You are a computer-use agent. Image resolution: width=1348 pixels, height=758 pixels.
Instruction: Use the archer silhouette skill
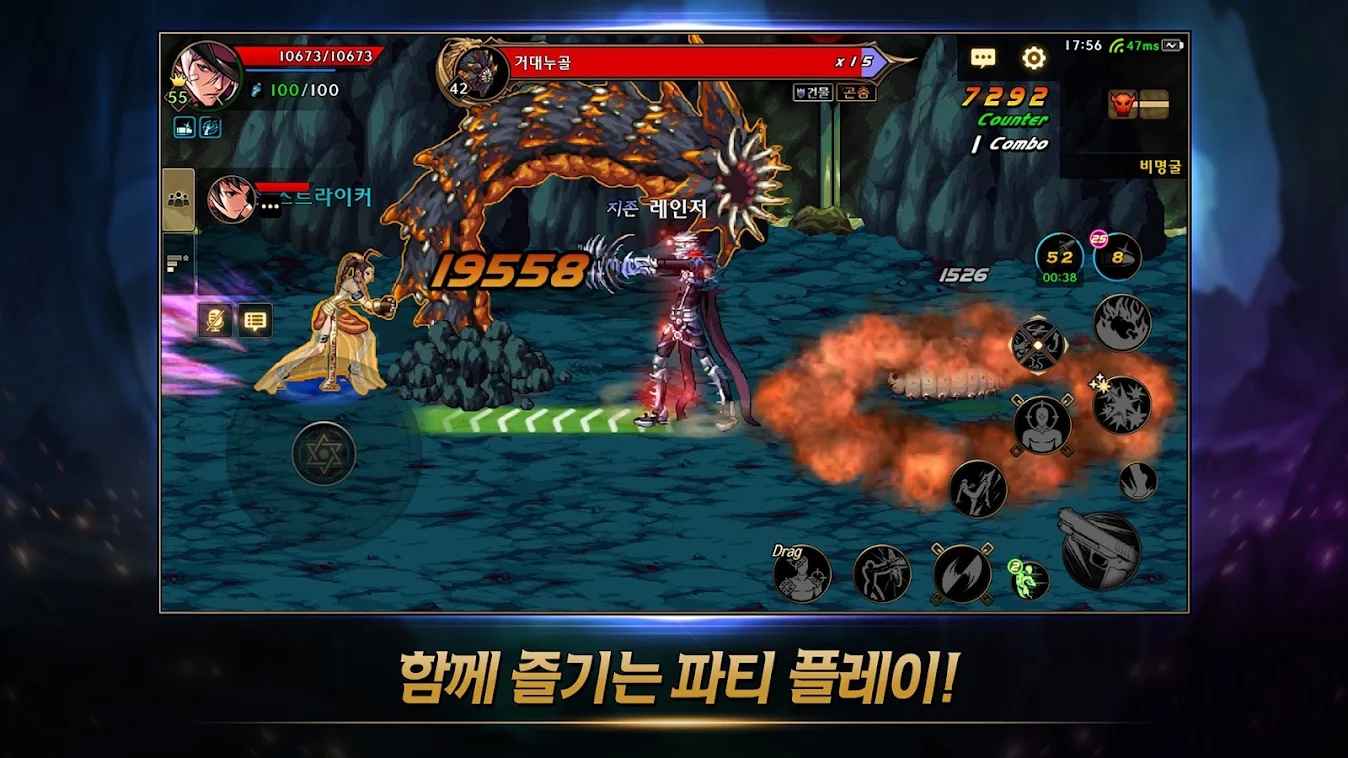tap(884, 573)
